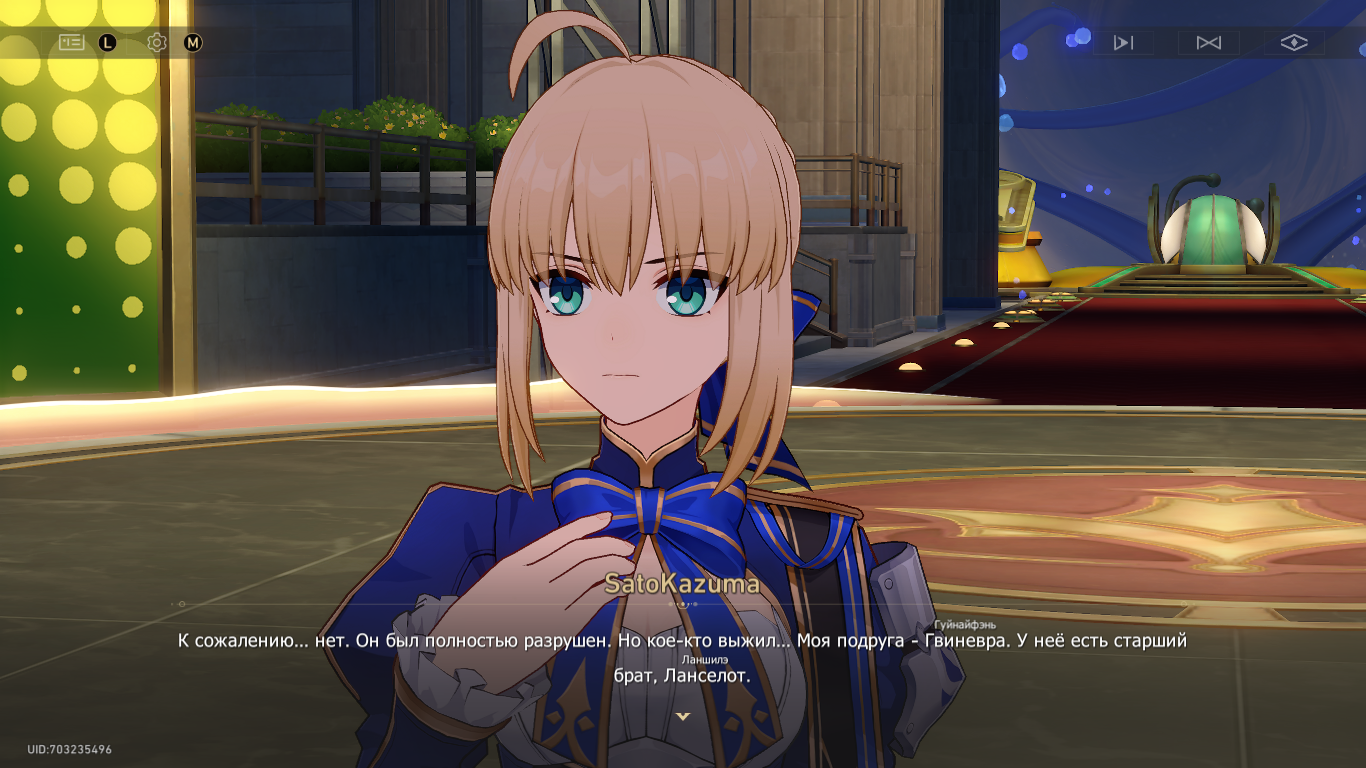1366x768 pixels.
Task: Open the dialogue log icon
Action: 72,42
